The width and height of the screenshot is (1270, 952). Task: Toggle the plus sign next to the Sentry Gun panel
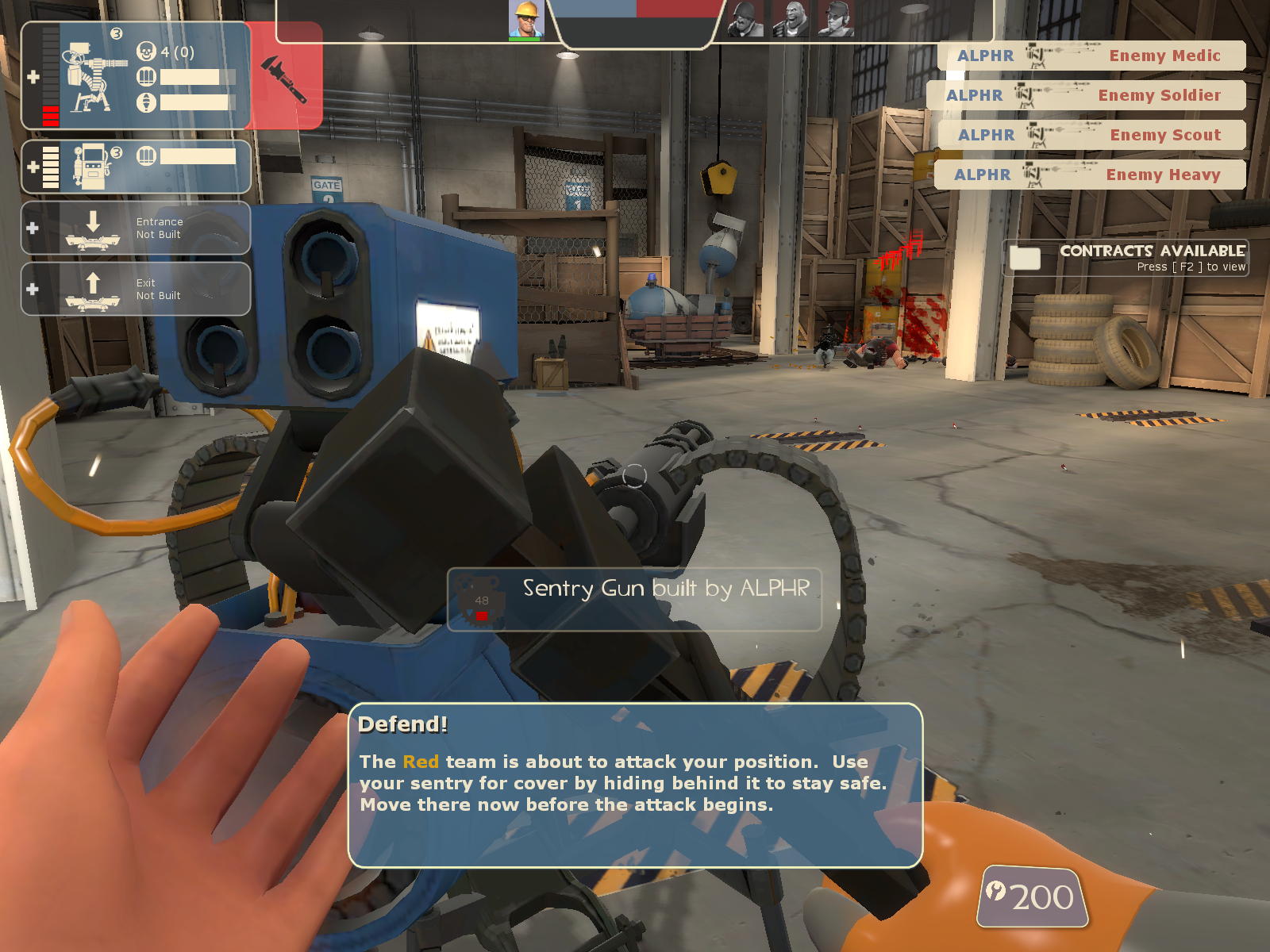point(33,75)
